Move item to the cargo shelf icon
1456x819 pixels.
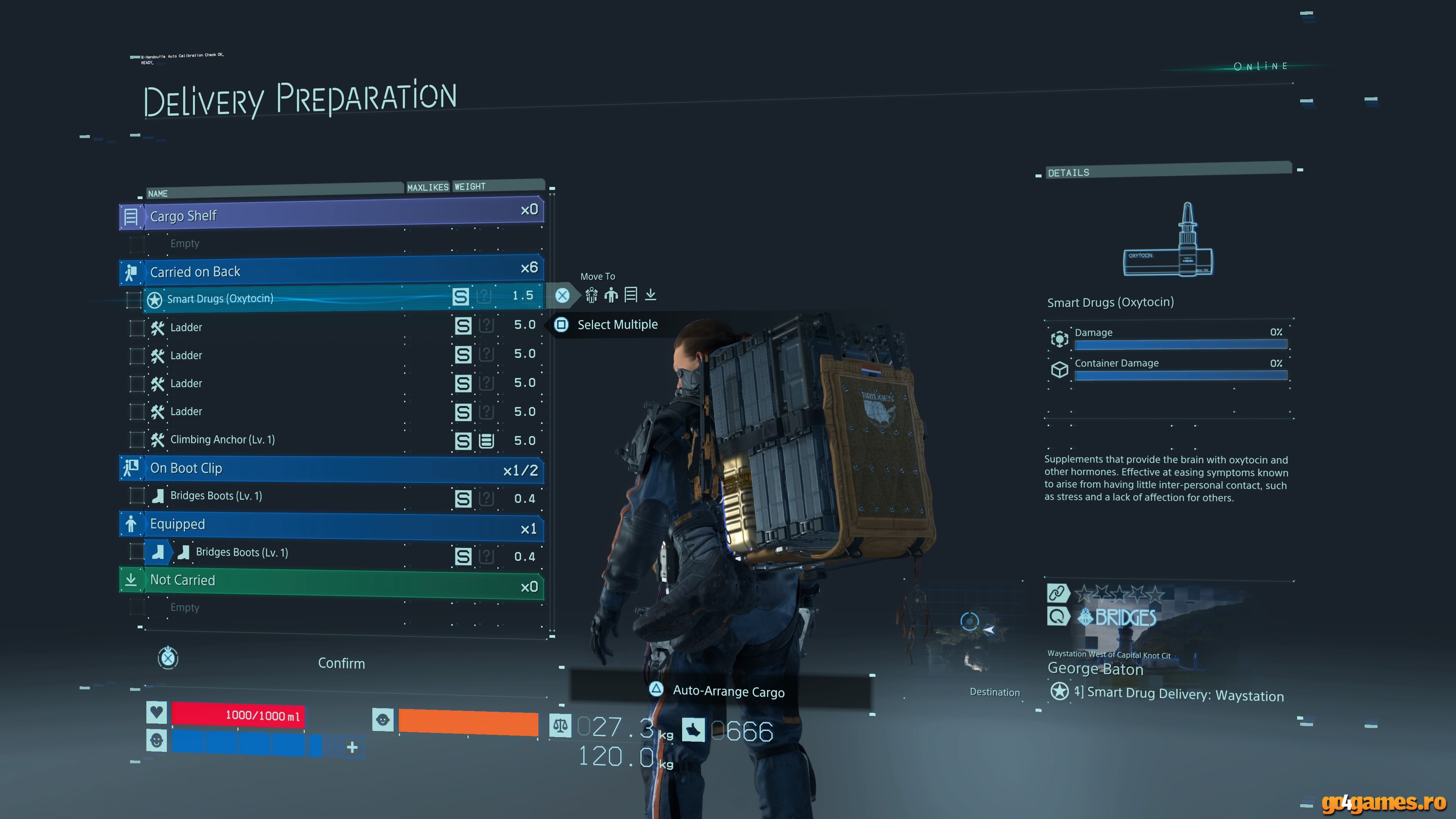click(631, 295)
